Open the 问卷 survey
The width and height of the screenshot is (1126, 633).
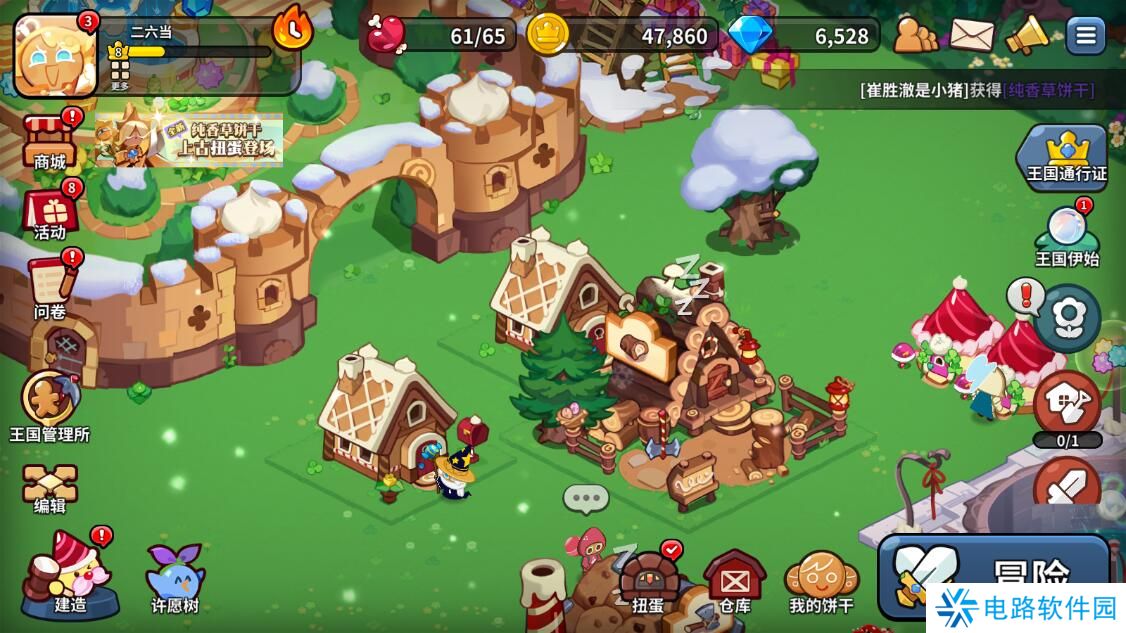coord(50,288)
